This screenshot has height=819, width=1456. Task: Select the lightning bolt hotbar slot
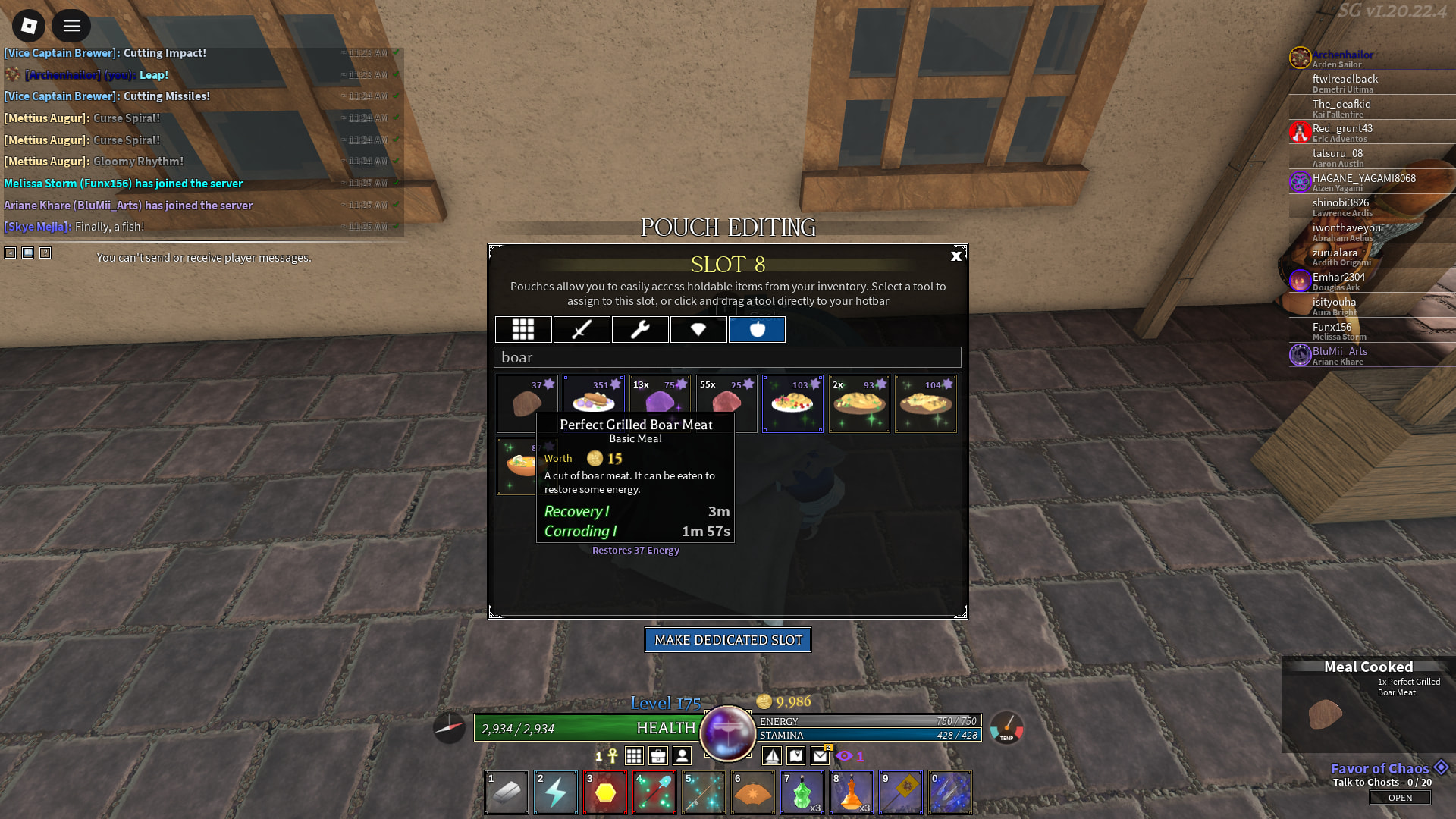(556, 792)
